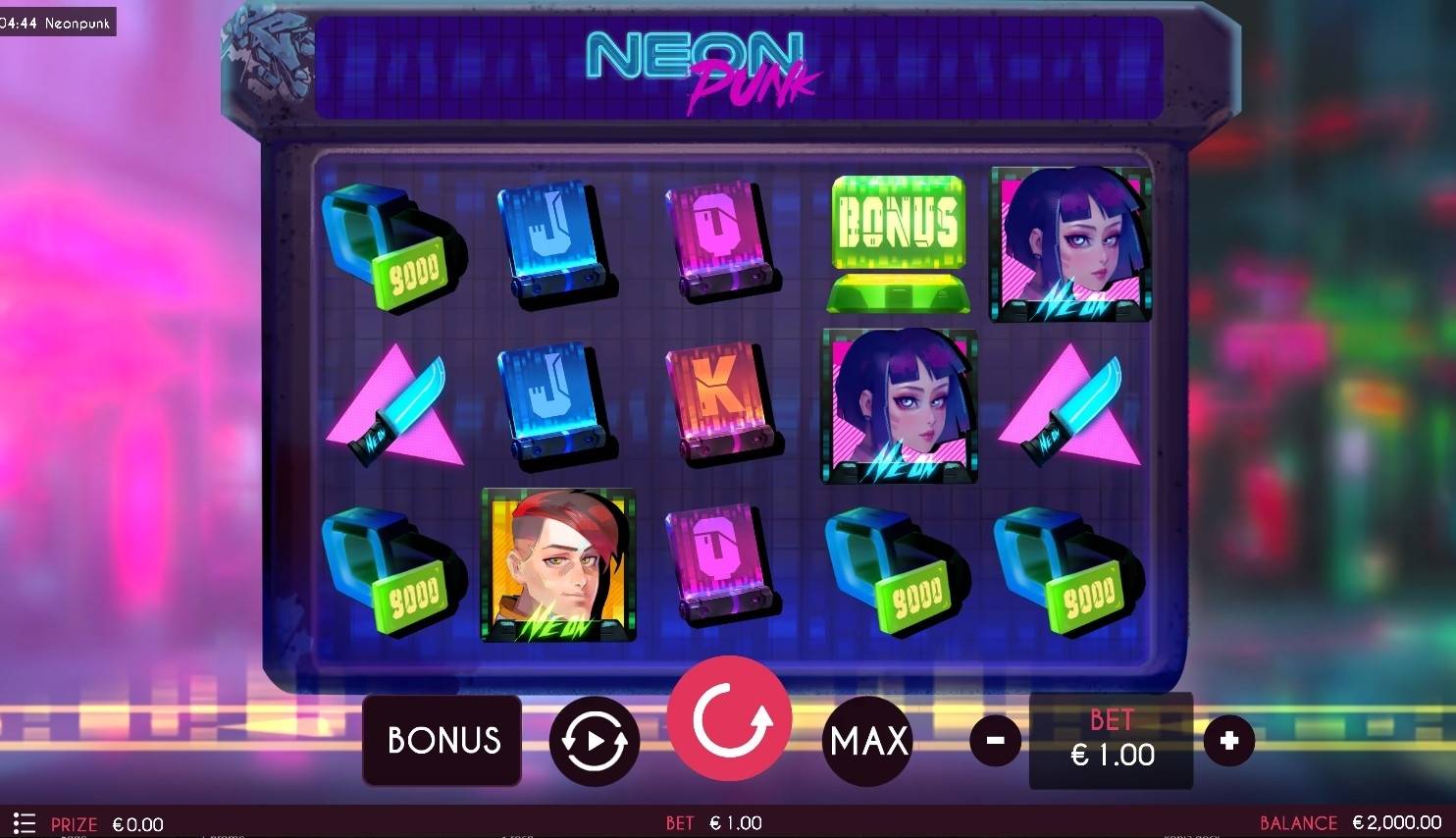Click the BALANCE €2,000.00 display
This screenshot has width=1456, height=838.
1354,822
